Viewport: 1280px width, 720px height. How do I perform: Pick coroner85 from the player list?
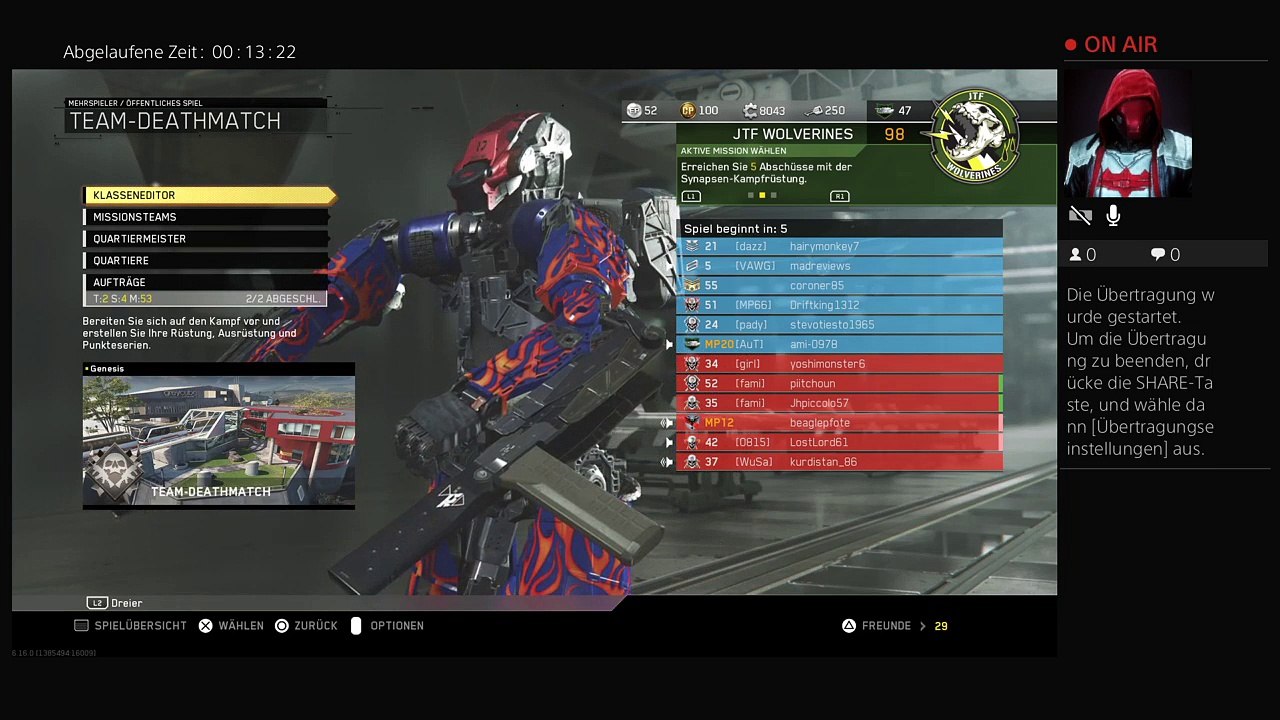coord(840,285)
